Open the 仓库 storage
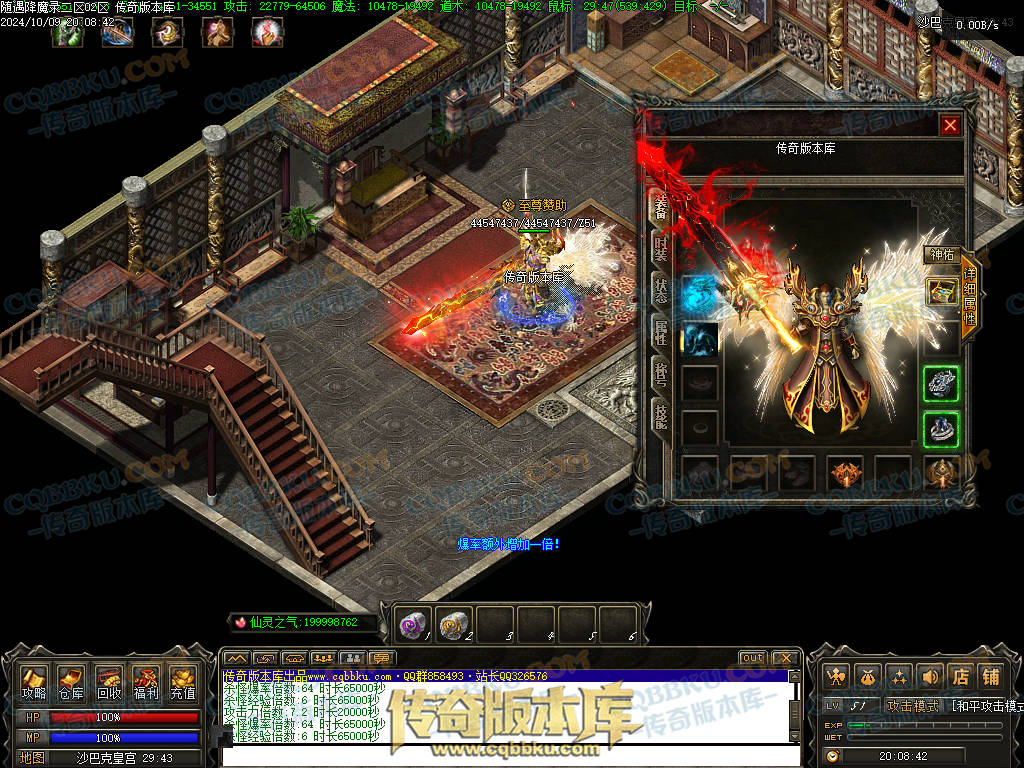Screen dimensions: 1024x768 (71, 682)
